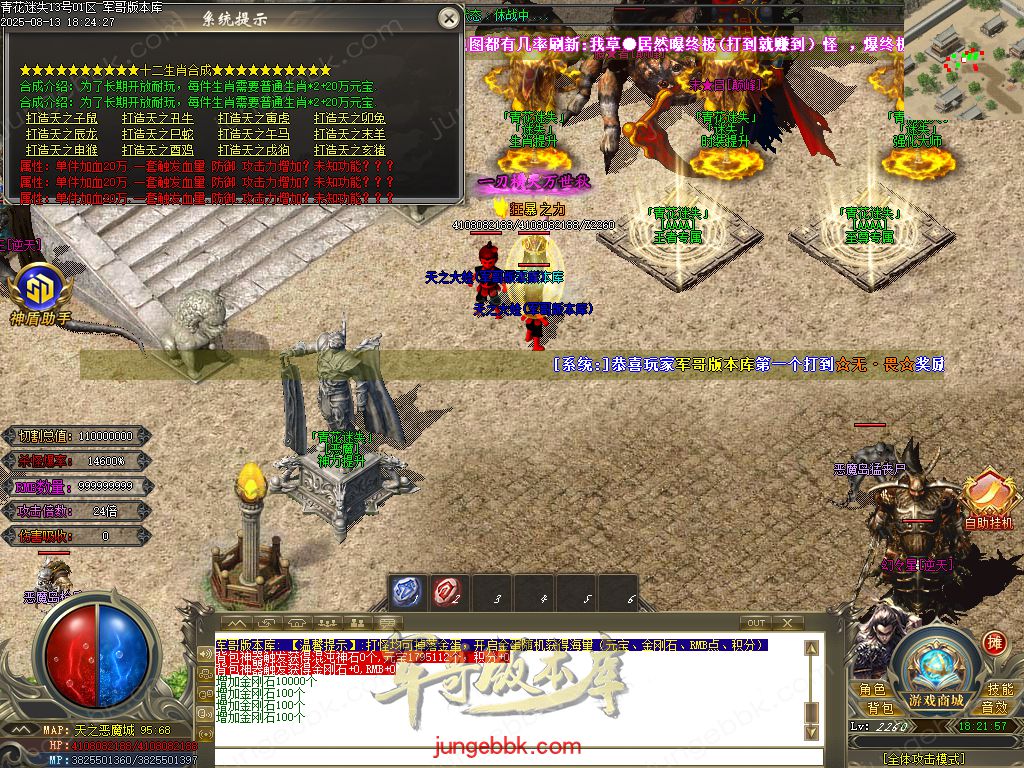The height and width of the screenshot is (768, 1024).
Task: Use the blue gem in hotbar slot 1
Action: (405, 593)
